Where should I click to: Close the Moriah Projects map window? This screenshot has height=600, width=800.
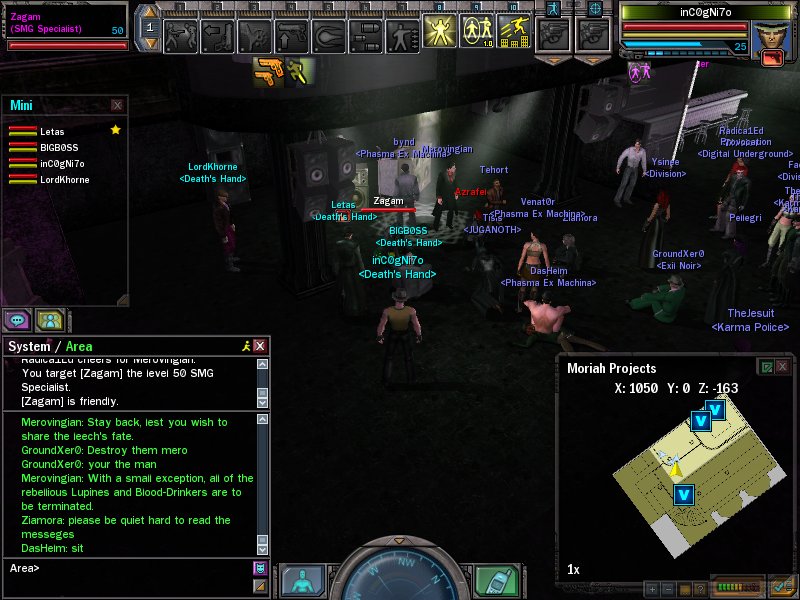(783, 367)
